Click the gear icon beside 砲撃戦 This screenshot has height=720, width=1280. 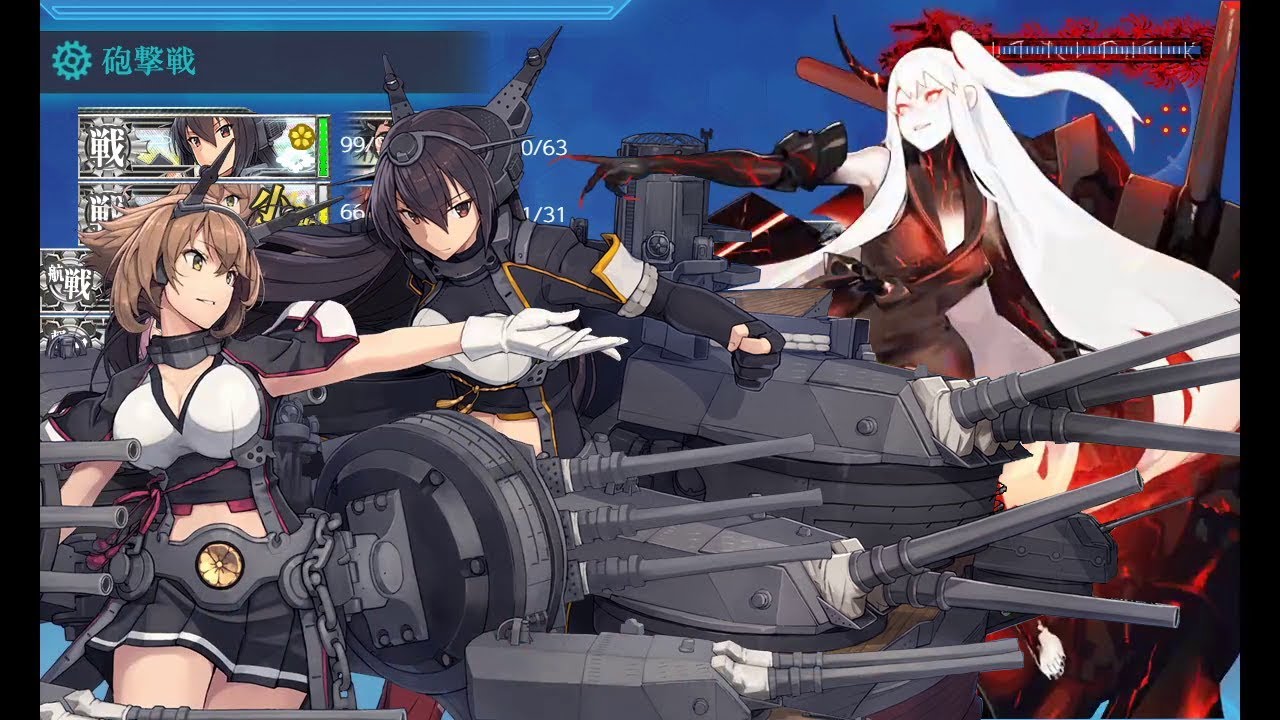click(71, 61)
